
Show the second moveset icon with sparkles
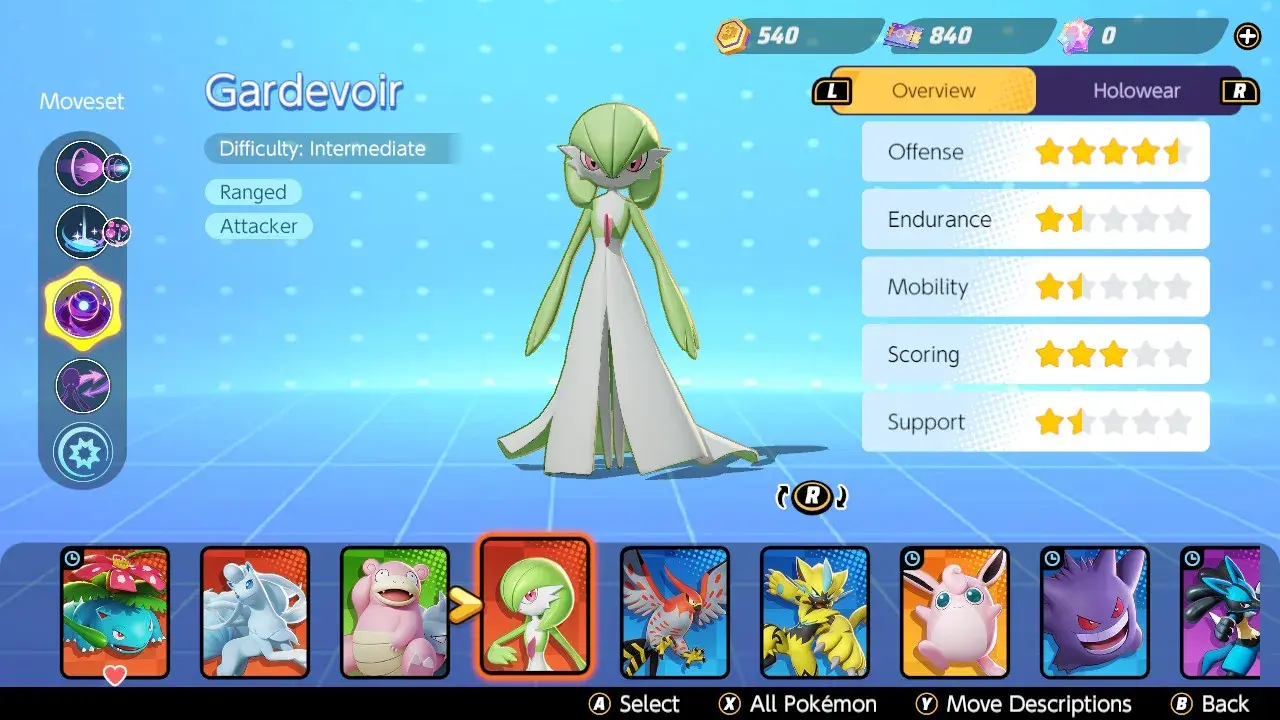click(x=82, y=230)
